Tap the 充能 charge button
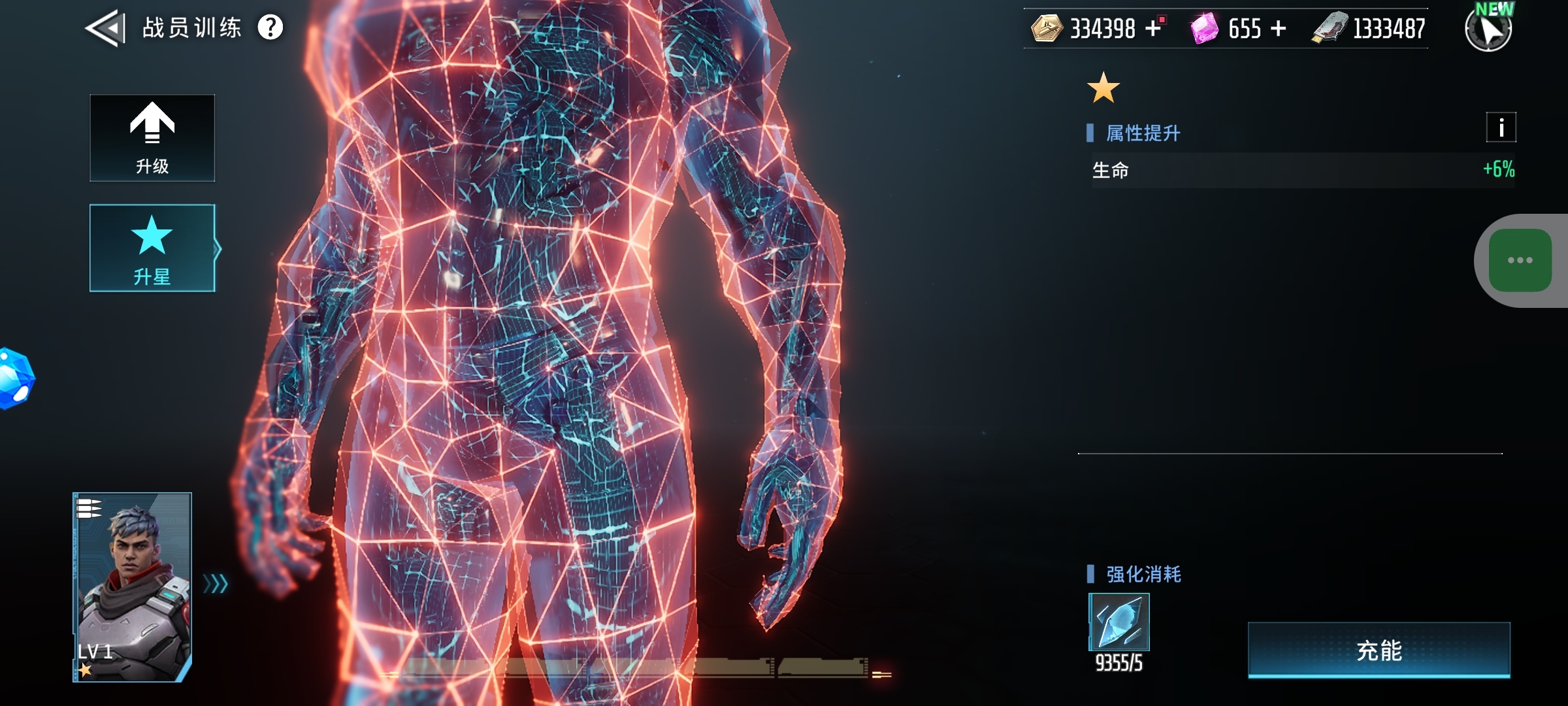The width and height of the screenshot is (1568, 706). (1379, 650)
